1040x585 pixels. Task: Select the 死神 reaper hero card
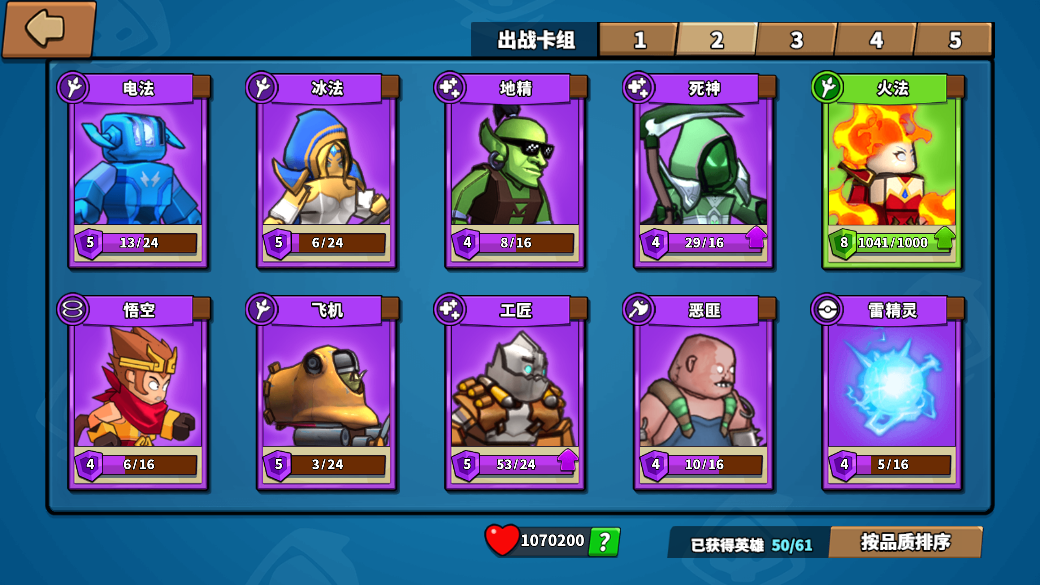point(704,170)
